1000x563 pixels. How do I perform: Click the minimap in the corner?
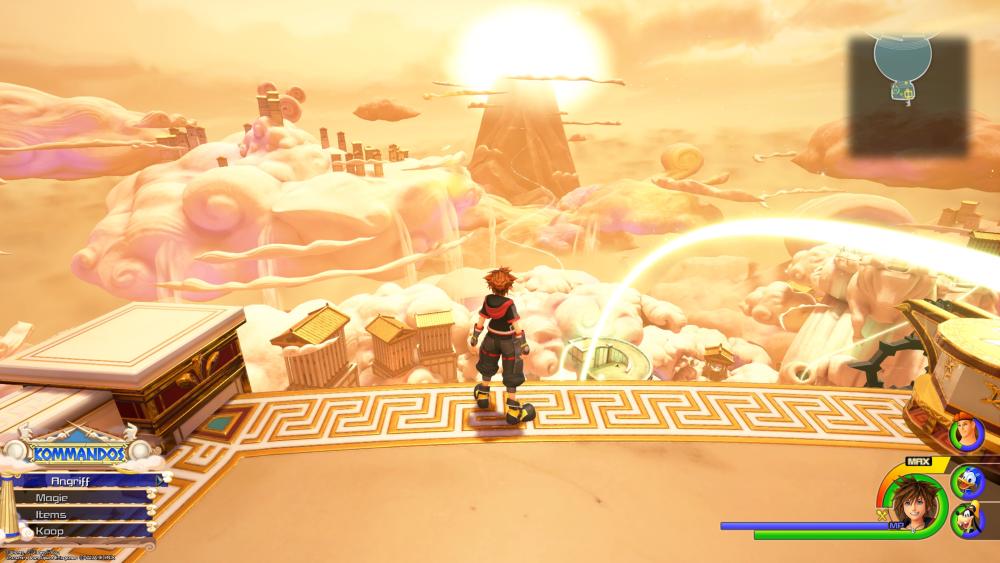pos(908,95)
